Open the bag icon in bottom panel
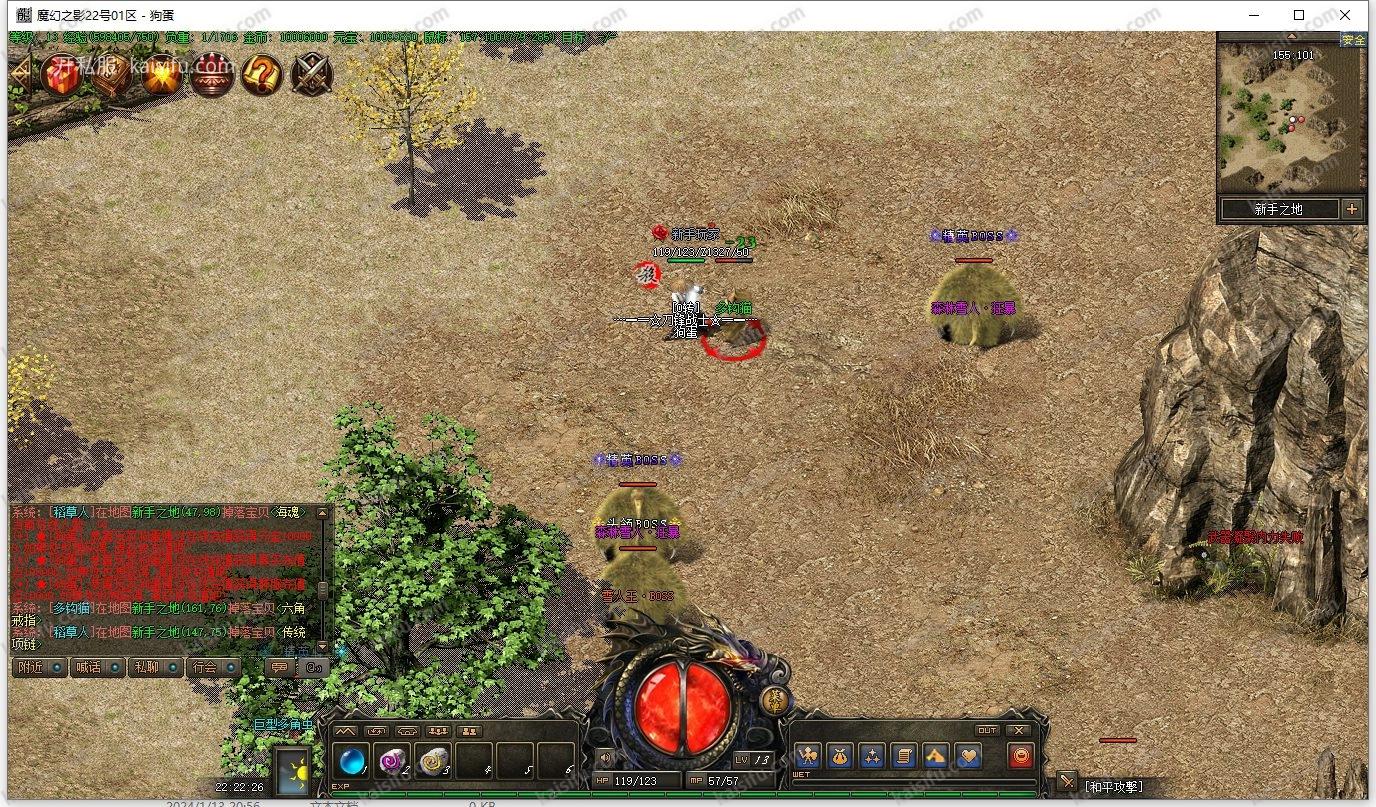 [840, 756]
